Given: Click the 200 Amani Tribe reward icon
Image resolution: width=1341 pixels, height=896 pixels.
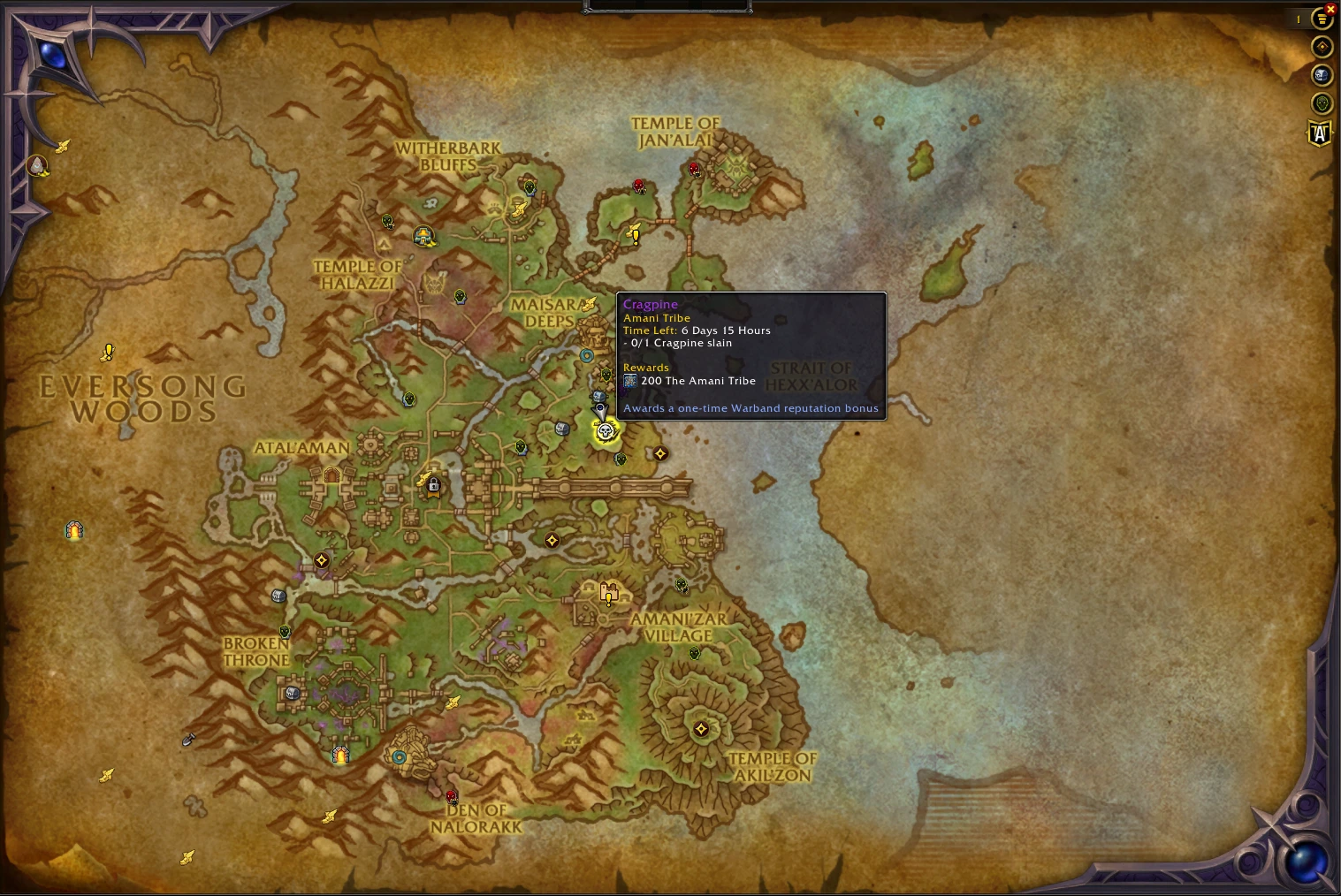Looking at the screenshot, I should [630, 381].
